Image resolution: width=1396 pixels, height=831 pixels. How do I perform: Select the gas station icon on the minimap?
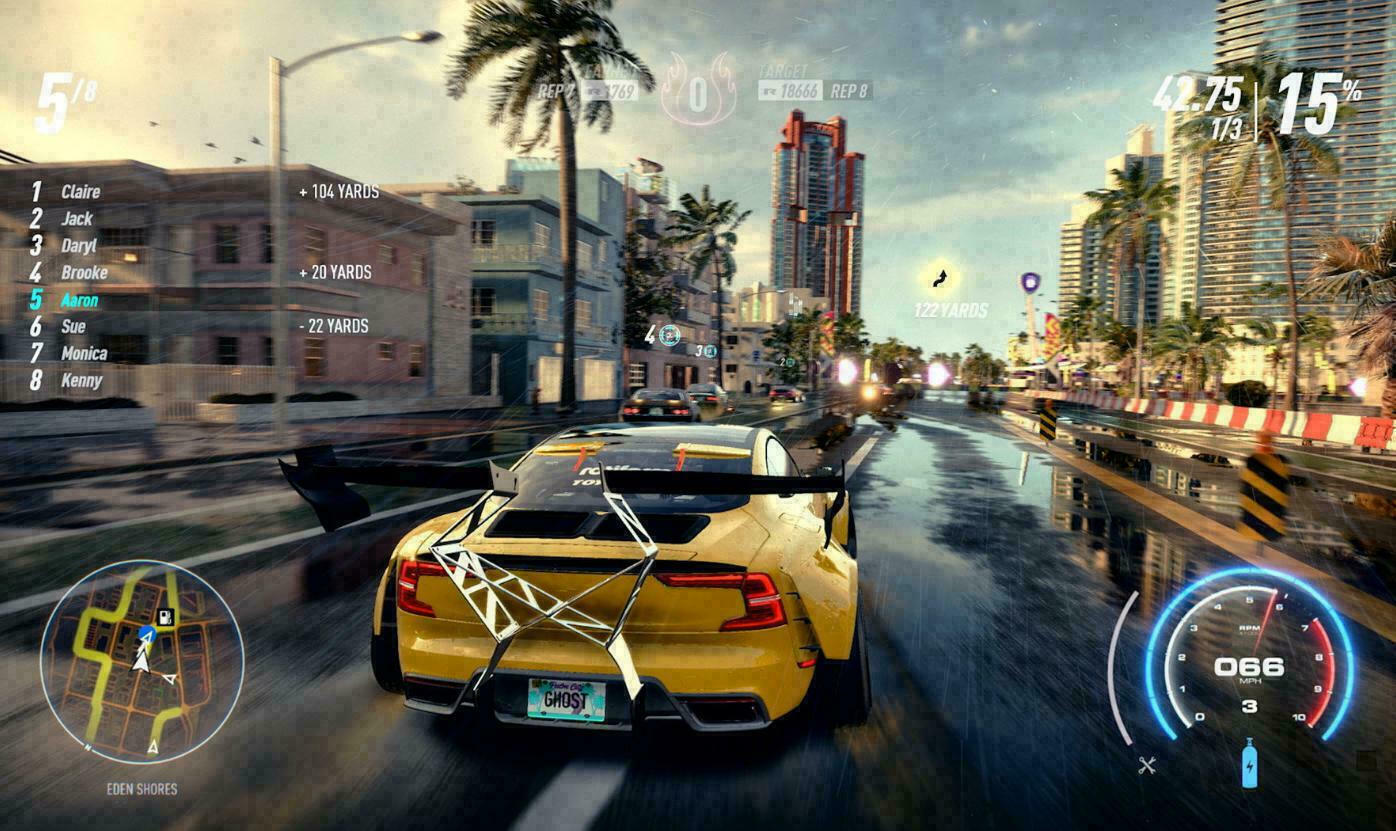tap(165, 617)
